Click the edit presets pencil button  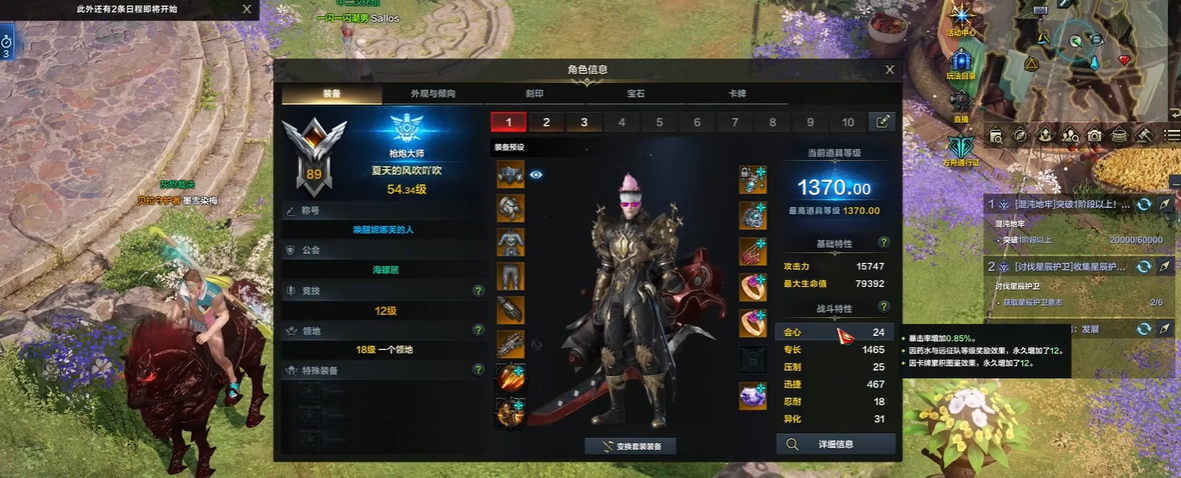882,122
